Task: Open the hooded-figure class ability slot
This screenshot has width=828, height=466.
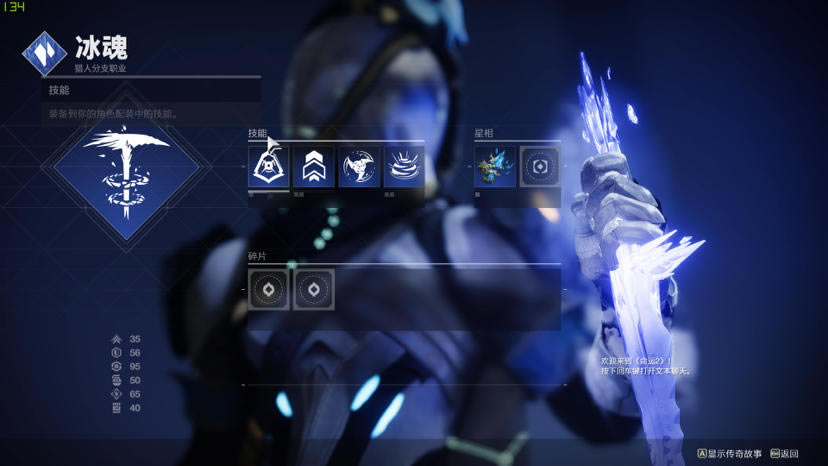Action: pyautogui.click(x=268, y=166)
